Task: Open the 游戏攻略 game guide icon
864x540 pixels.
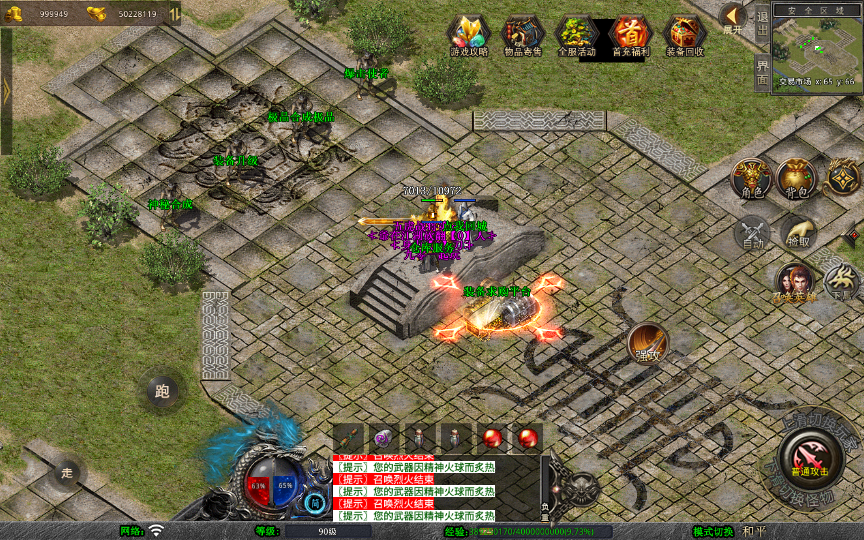Action: pyautogui.click(x=468, y=33)
